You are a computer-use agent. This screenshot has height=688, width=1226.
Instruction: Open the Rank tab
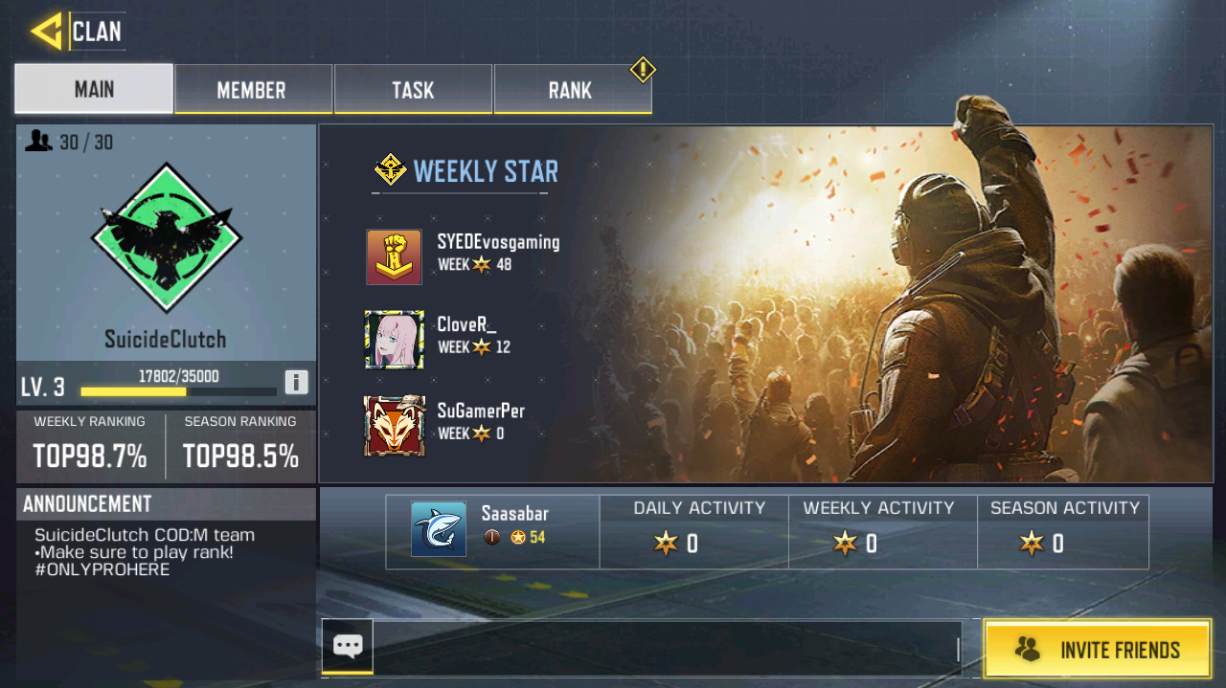(x=570, y=90)
